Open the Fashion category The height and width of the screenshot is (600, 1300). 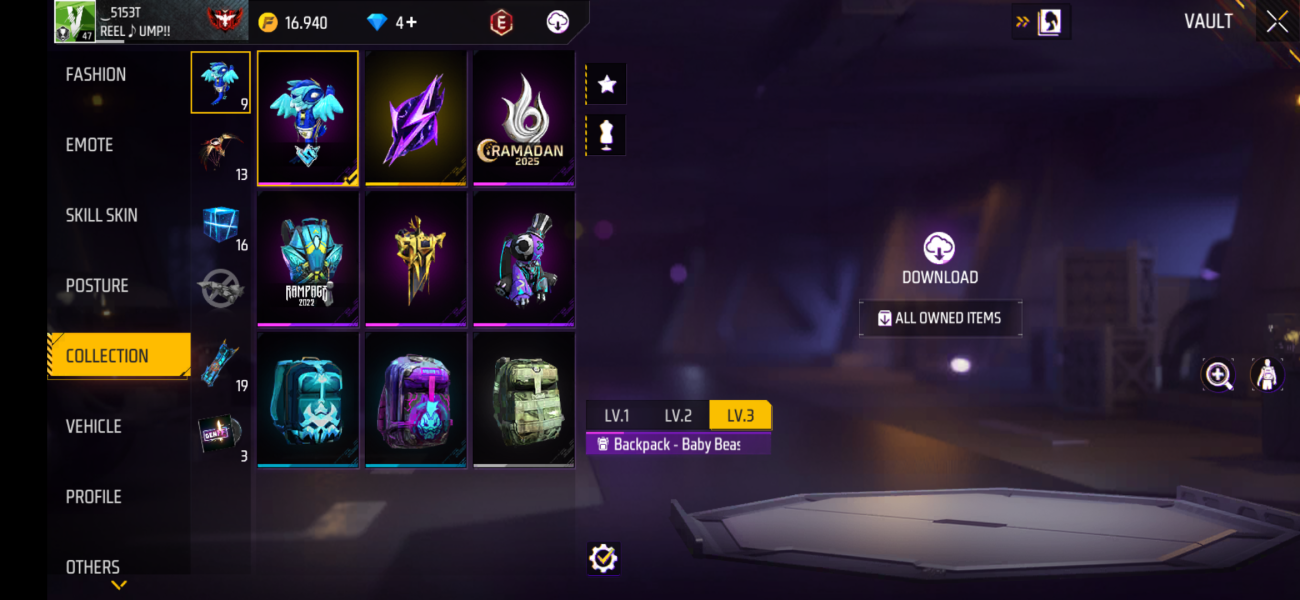pyautogui.click(x=96, y=74)
